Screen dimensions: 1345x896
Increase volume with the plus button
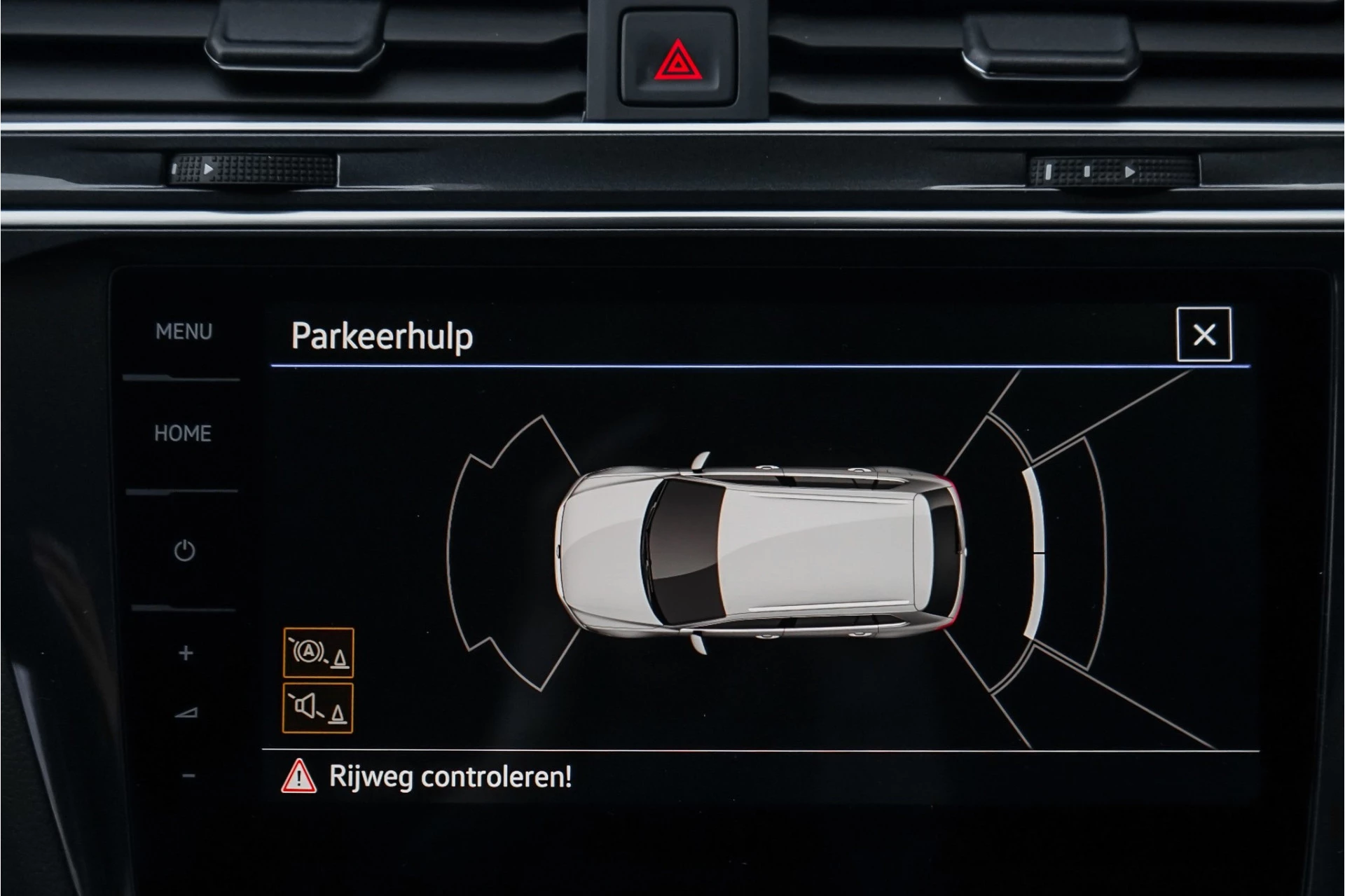click(186, 653)
